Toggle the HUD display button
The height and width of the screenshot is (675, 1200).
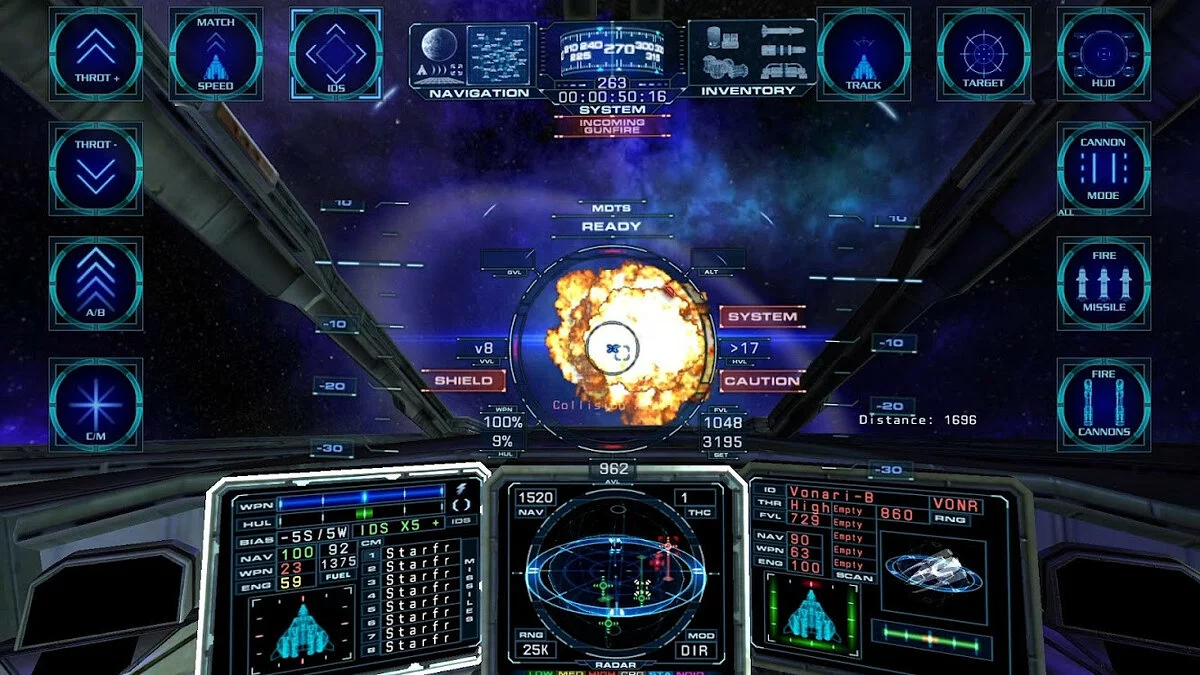click(x=1103, y=54)
